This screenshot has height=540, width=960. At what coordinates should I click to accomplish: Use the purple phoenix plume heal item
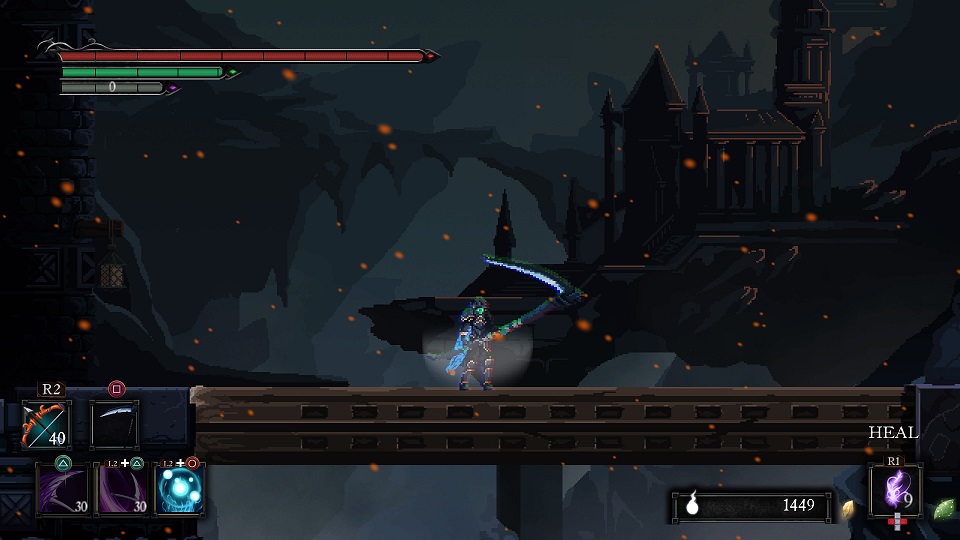point(895,490)
